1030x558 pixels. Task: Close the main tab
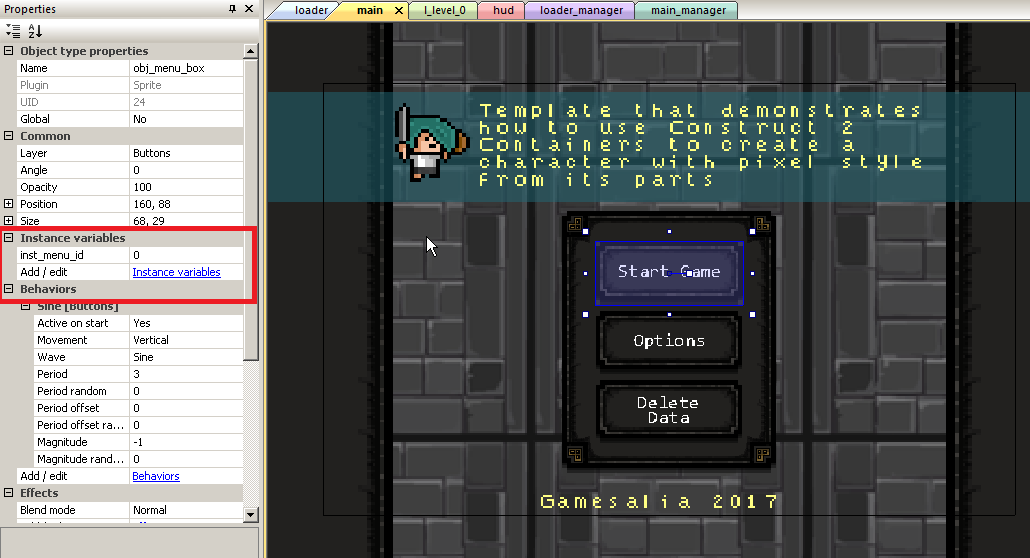pyautogui.click(x=399, y=10)
